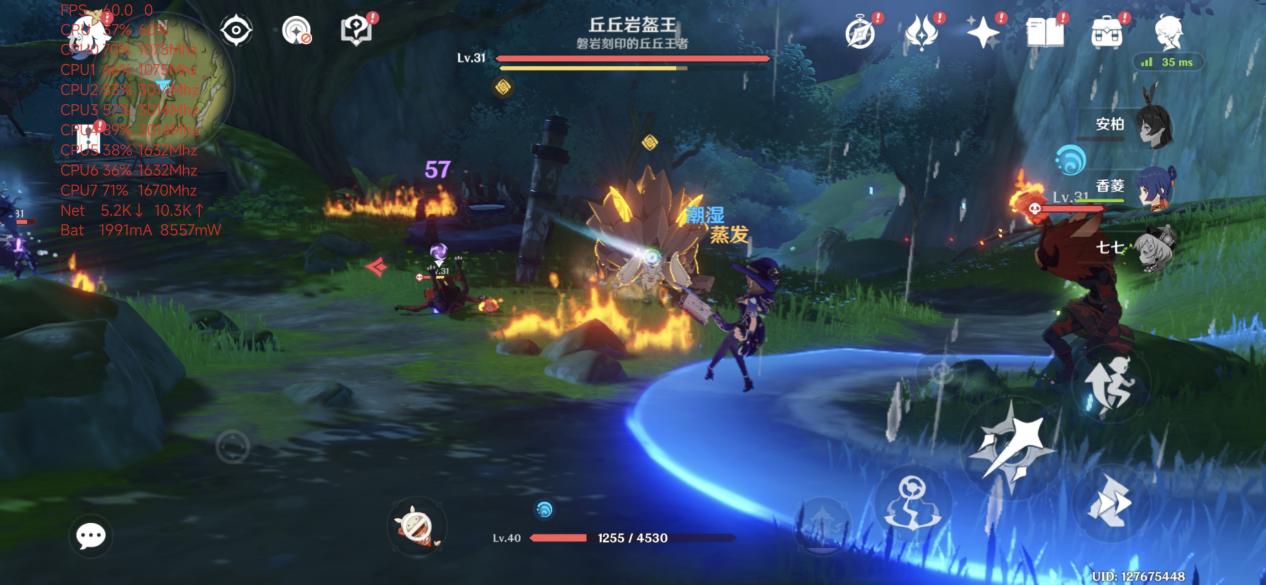Open the target icon with red slash

[x=297, y=32]
